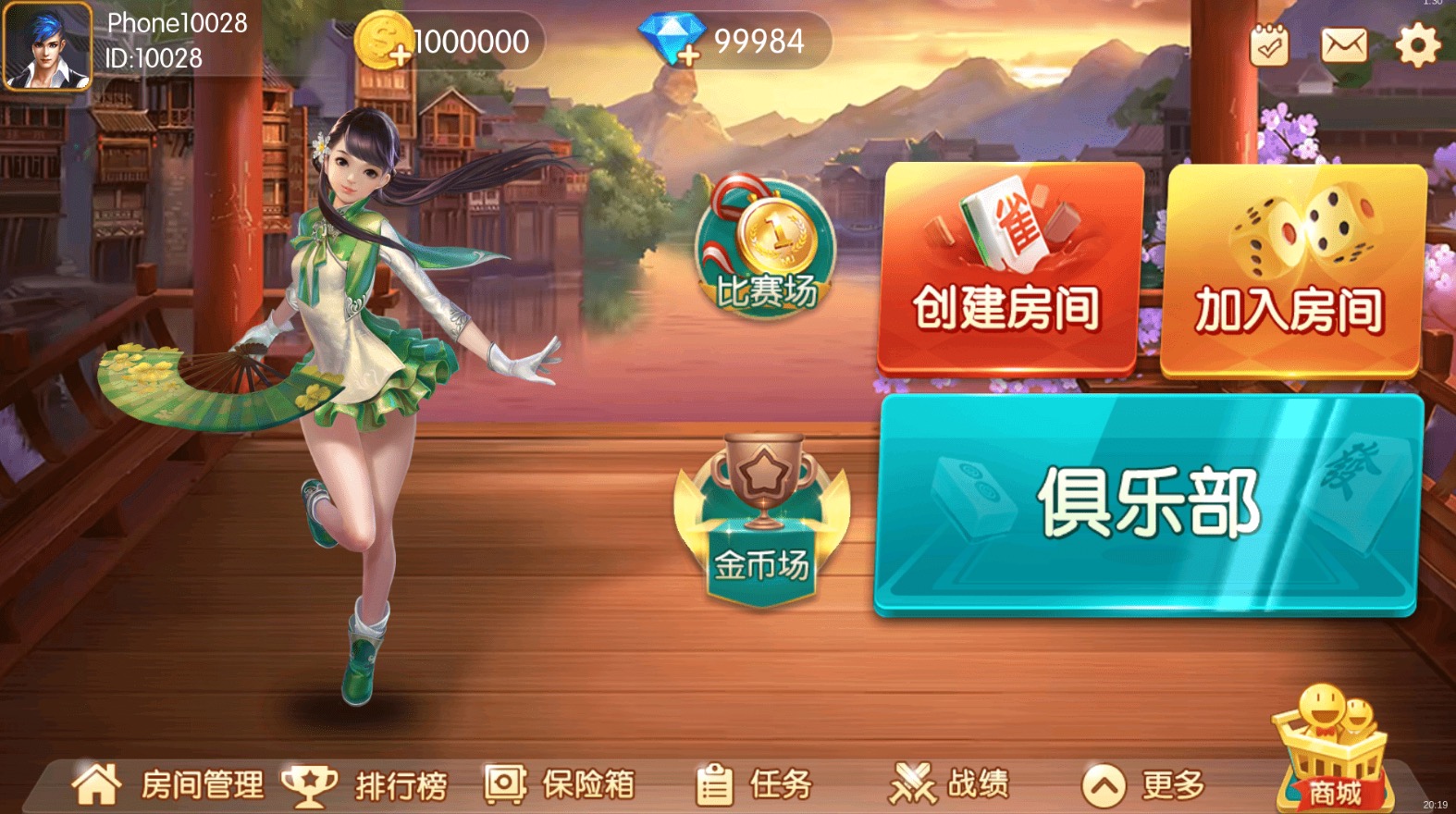Open the settings gear

[x=1417, y=43]
